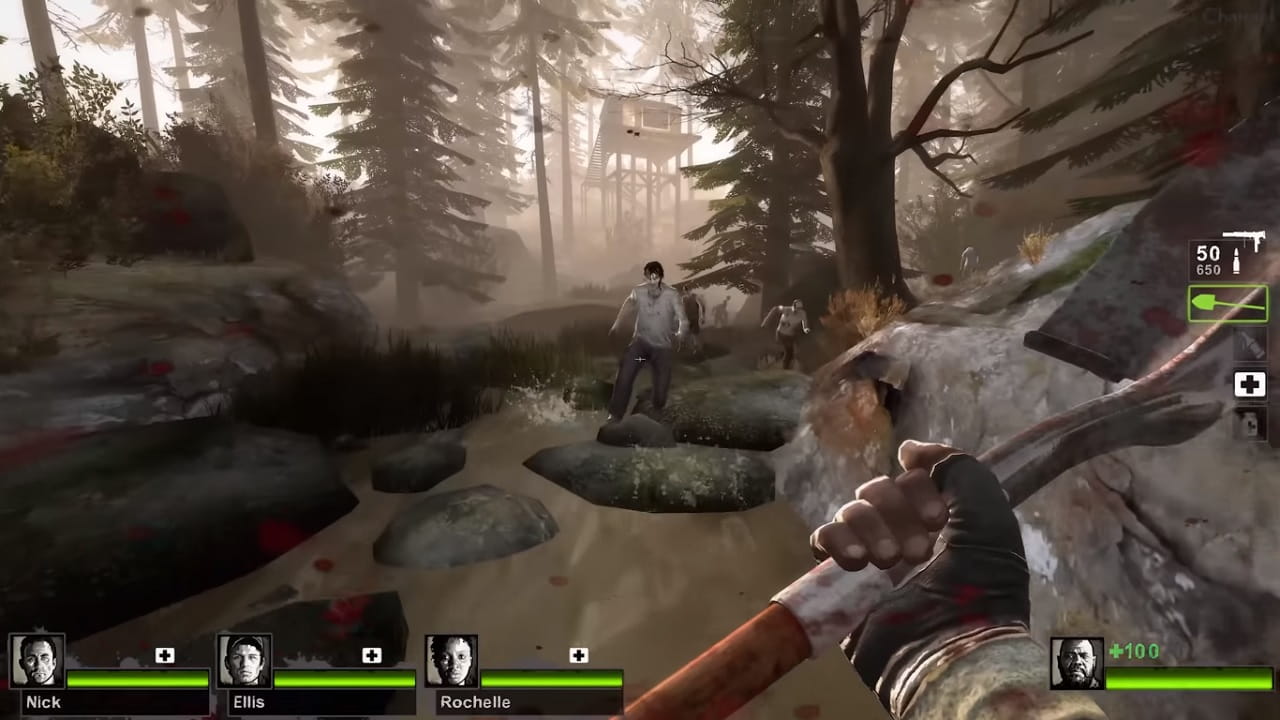The height and width of the screenshot is (720, 1280).
Task: Select the highlighted shovel melee weapon slot
Action: [1227, 303]
